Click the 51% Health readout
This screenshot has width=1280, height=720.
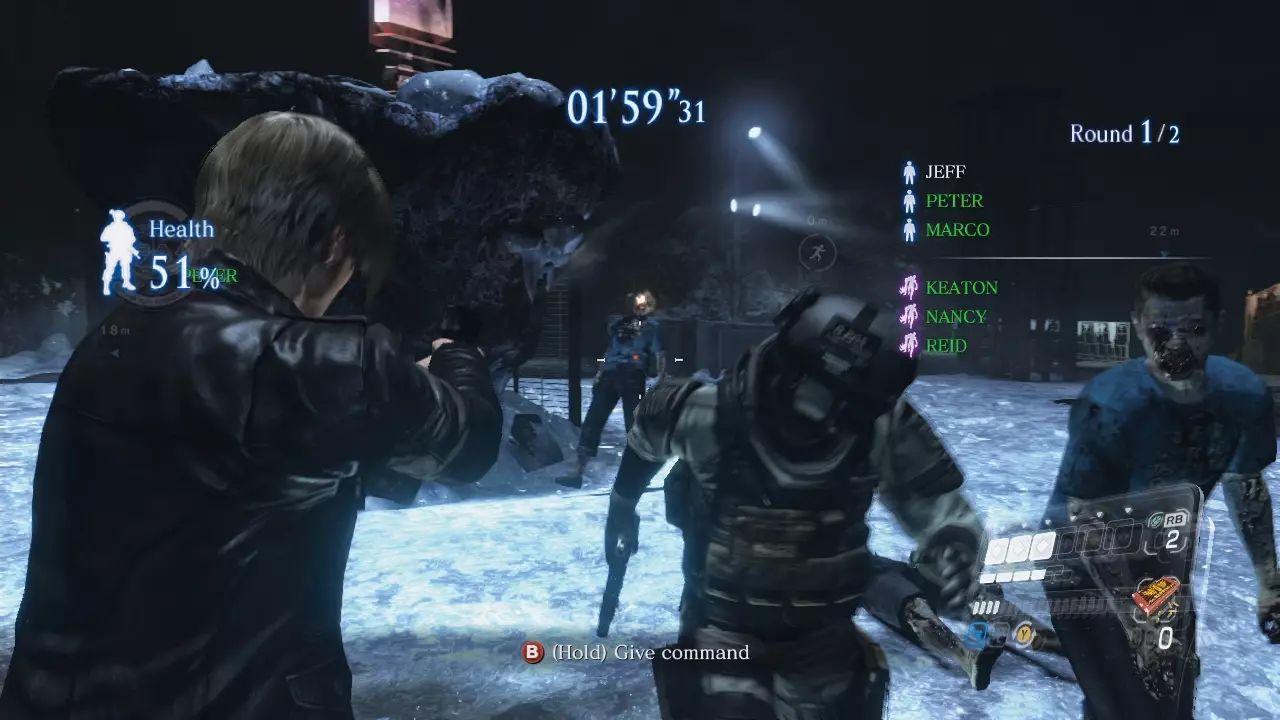coord(185,273)
